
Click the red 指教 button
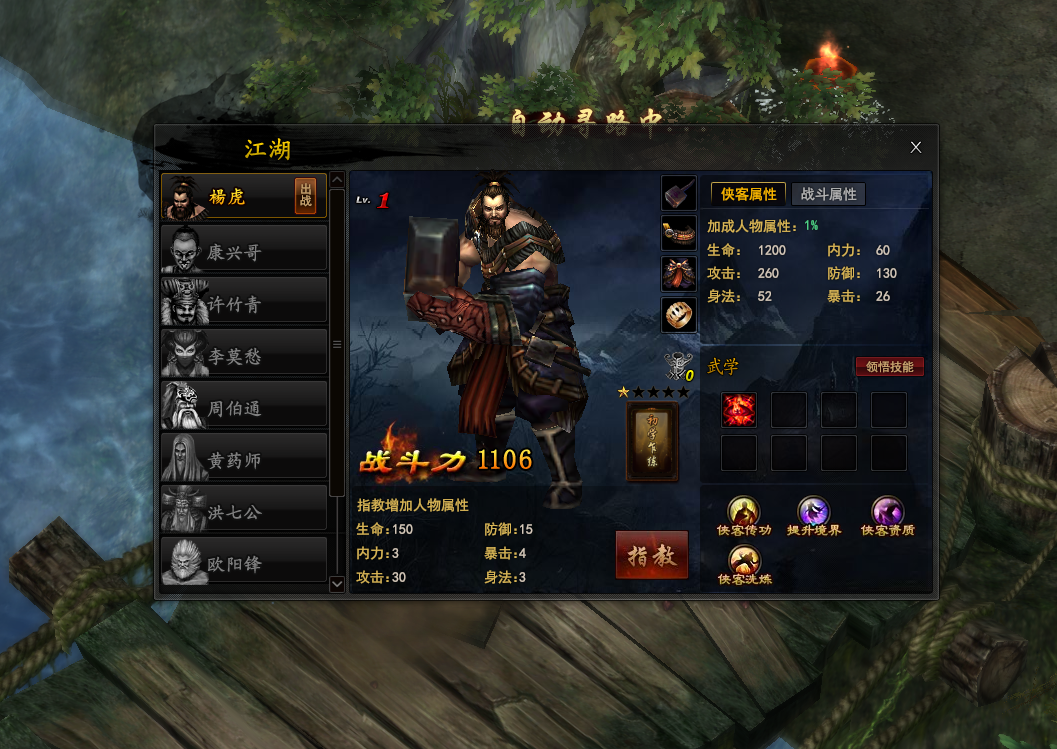coord(652,555)
